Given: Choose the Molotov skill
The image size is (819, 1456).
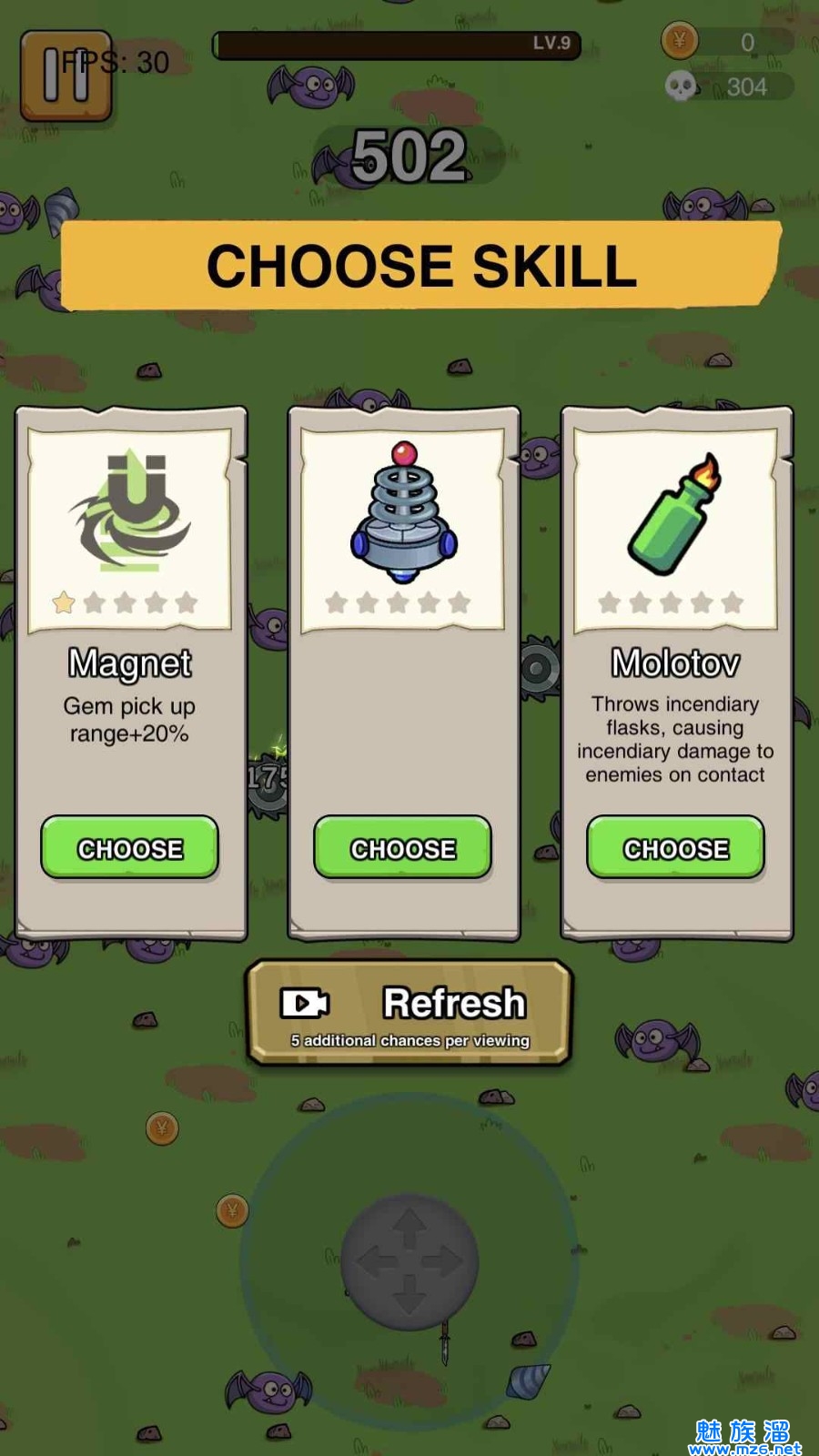Looking at the screenshot, I should click(675, 848).
